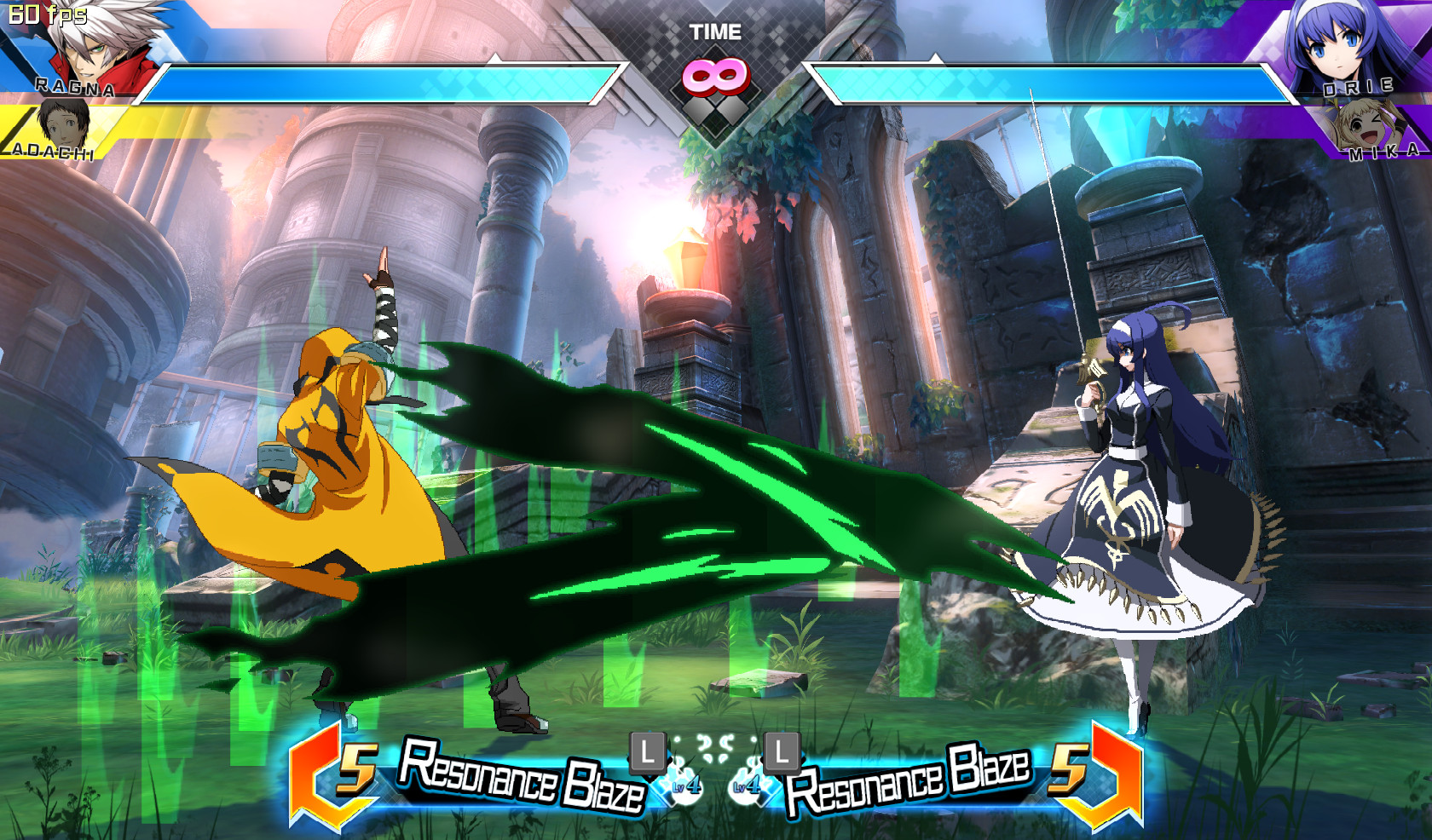Click the right Resonance Blaze banner
This screenshot has width=1432, height=840.
(x=912, y=780)
